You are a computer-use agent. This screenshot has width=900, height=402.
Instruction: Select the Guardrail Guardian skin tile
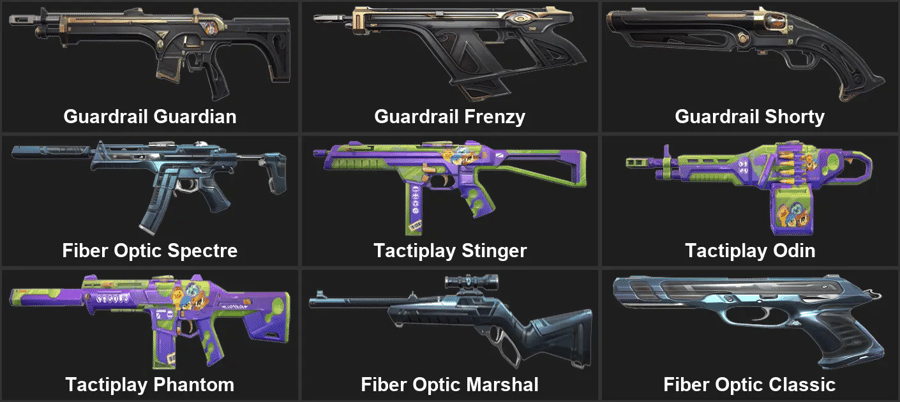(x=150, y=66)
